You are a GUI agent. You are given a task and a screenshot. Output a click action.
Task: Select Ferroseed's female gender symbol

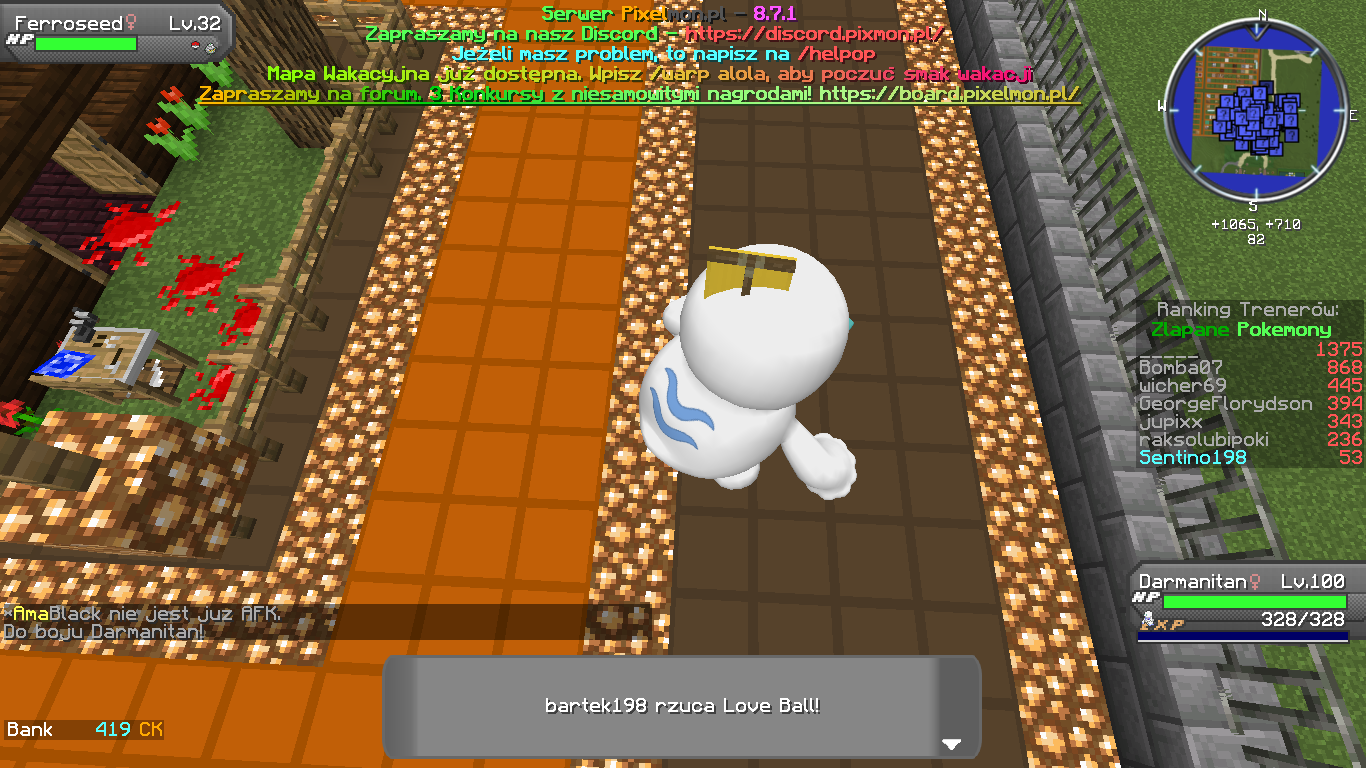[131, 21]
